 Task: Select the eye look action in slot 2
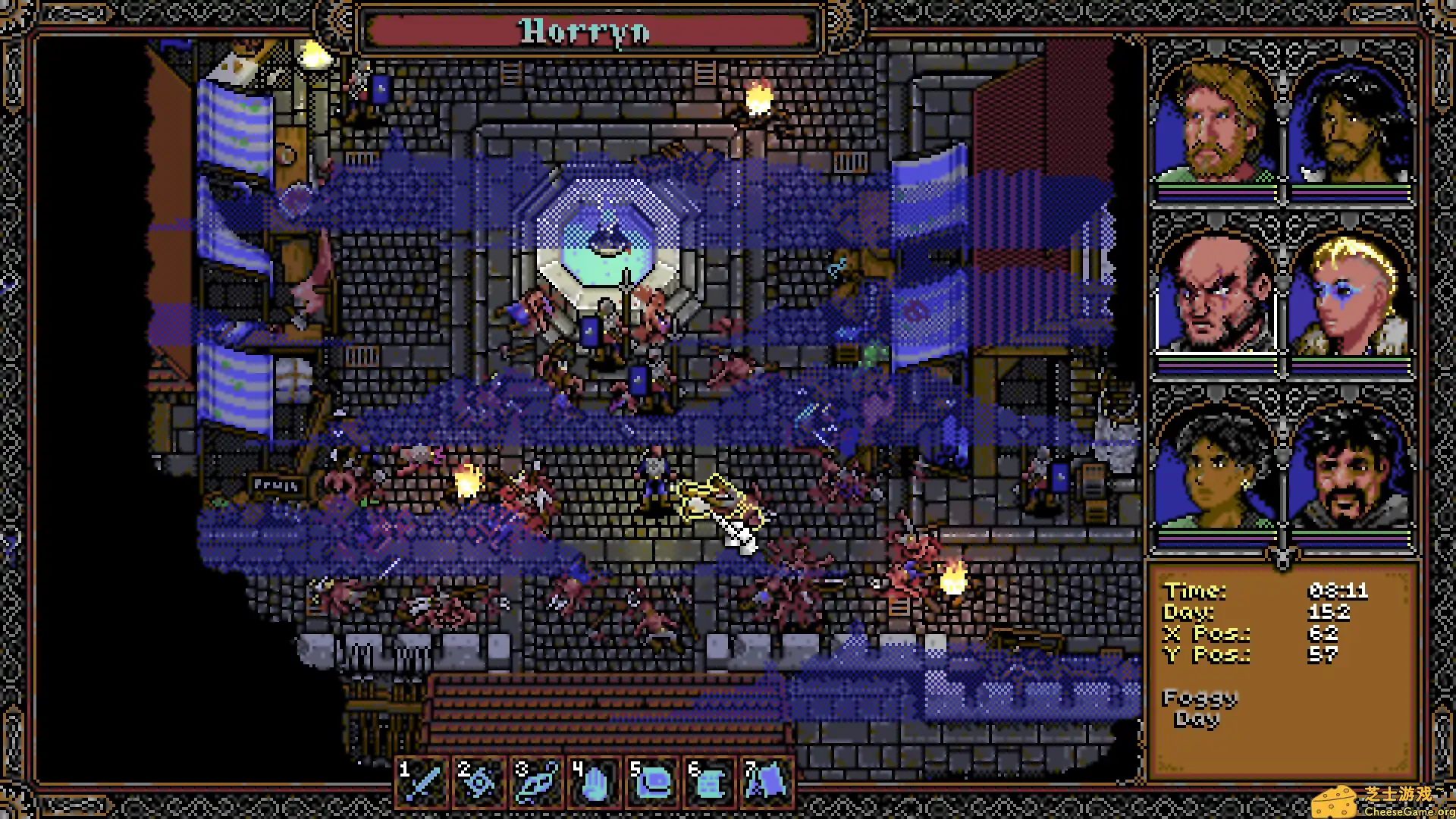point(481,780)
